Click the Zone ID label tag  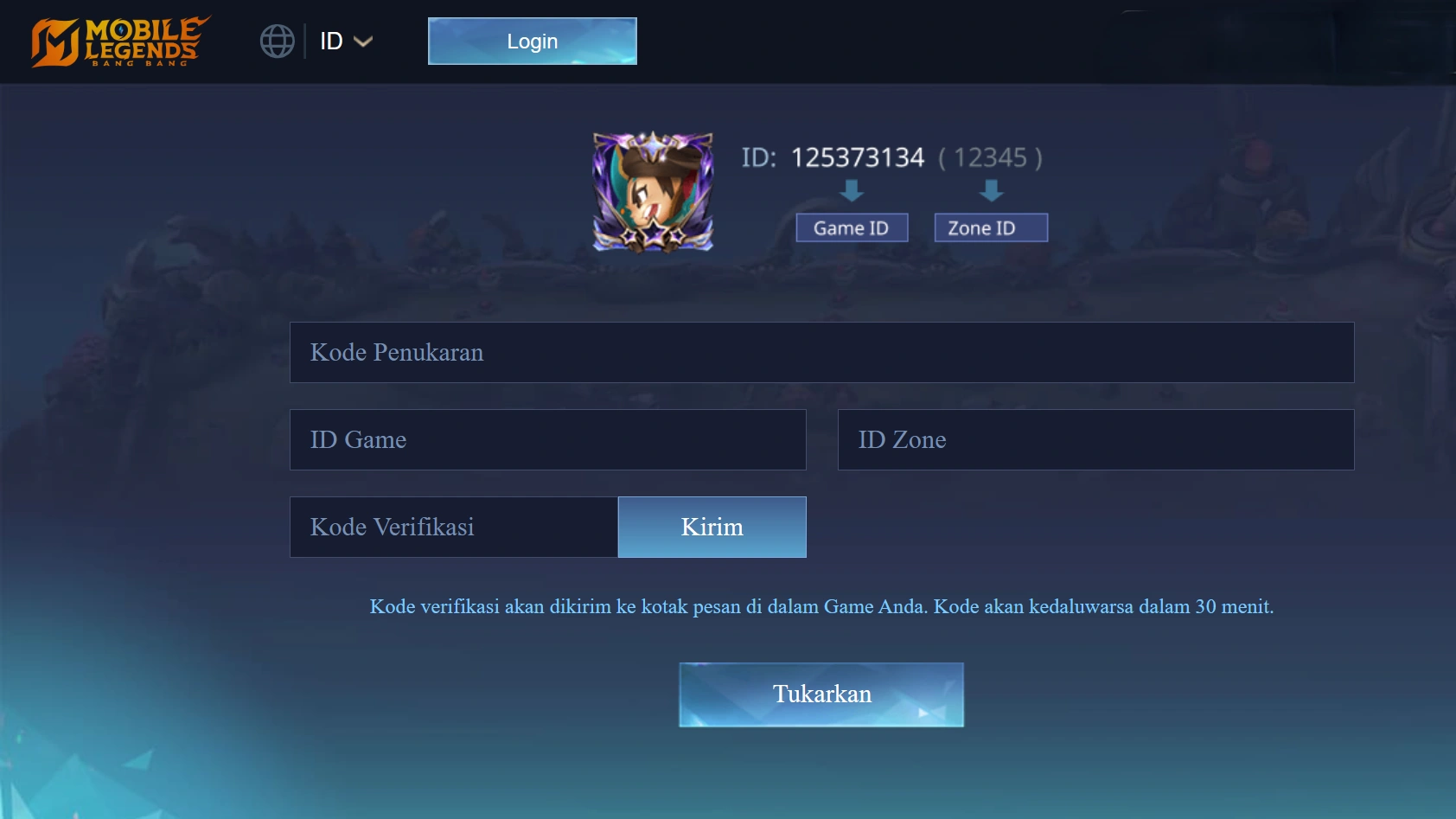[991, 227]
